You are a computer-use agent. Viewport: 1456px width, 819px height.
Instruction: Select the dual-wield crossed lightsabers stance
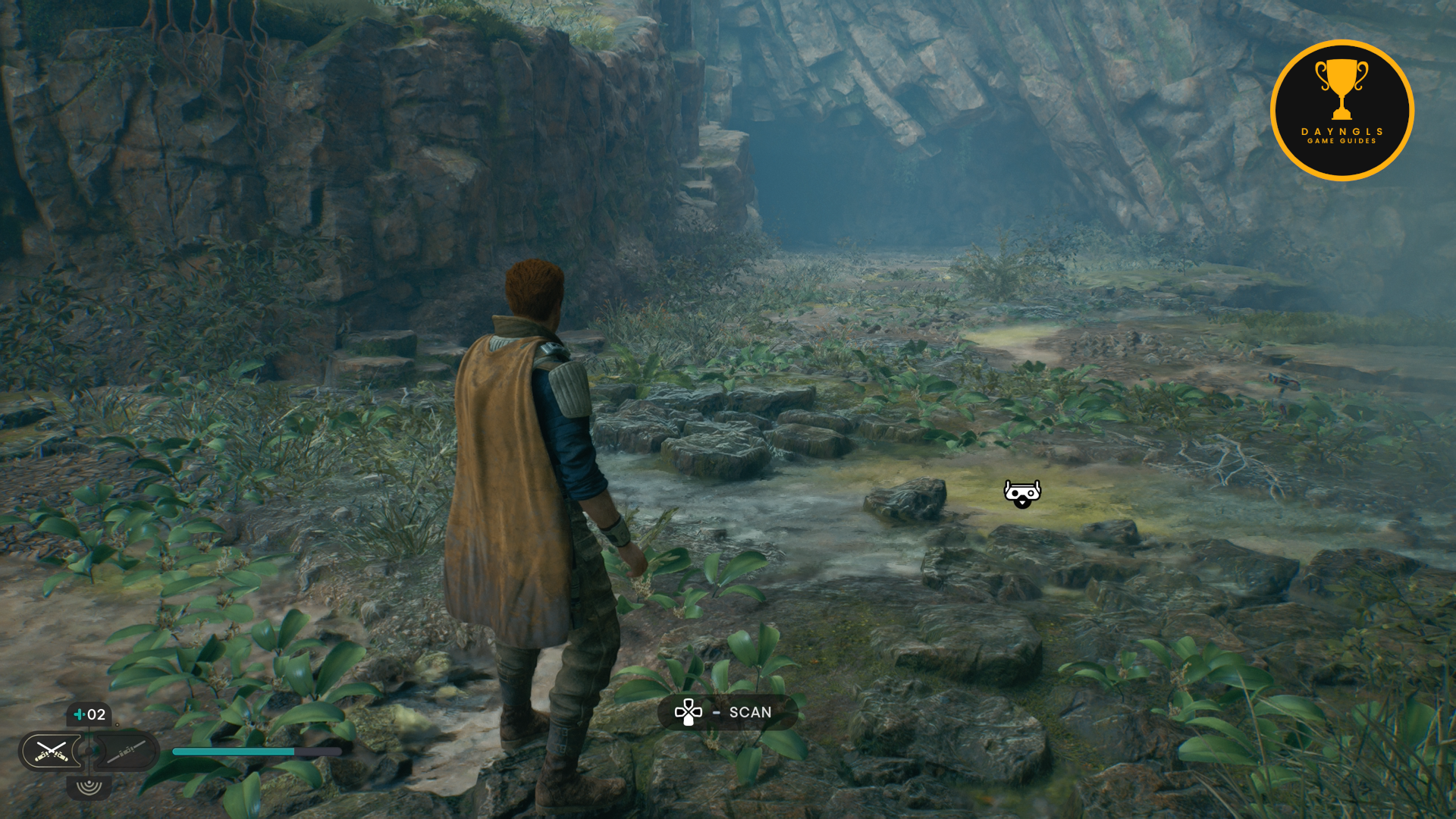[x=52, y=752]
